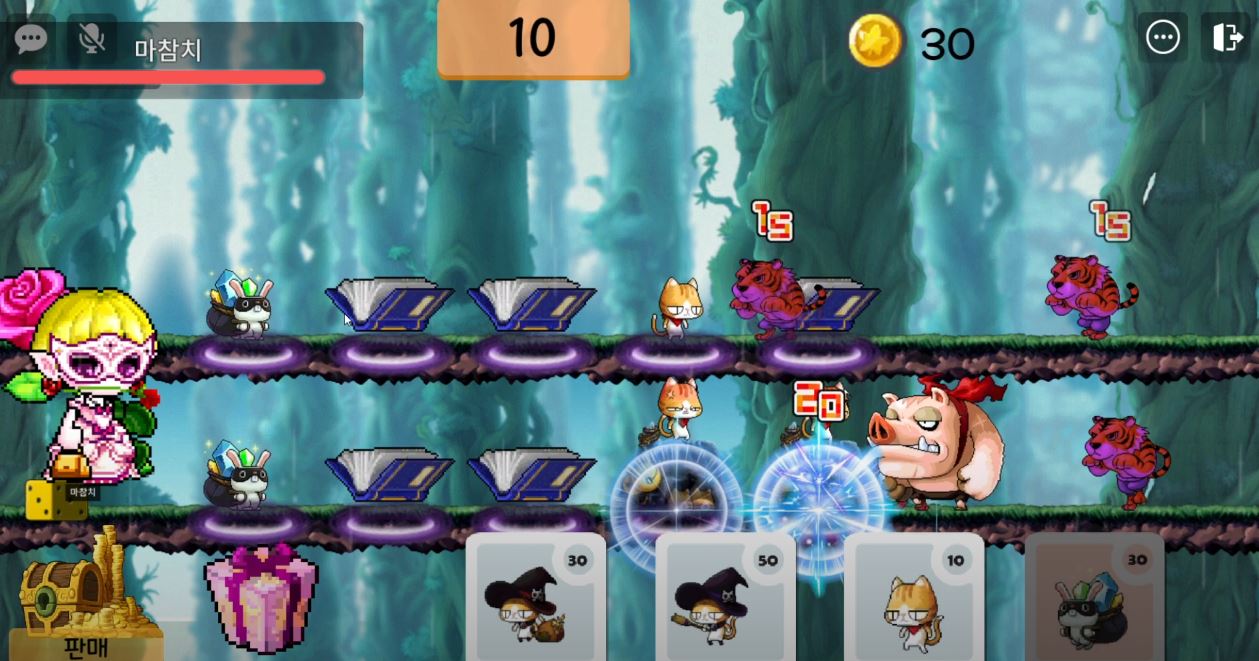
Task: Choose the 50-cost witch cat broom card
Action: pyautogui.click(x=725, y=598)
